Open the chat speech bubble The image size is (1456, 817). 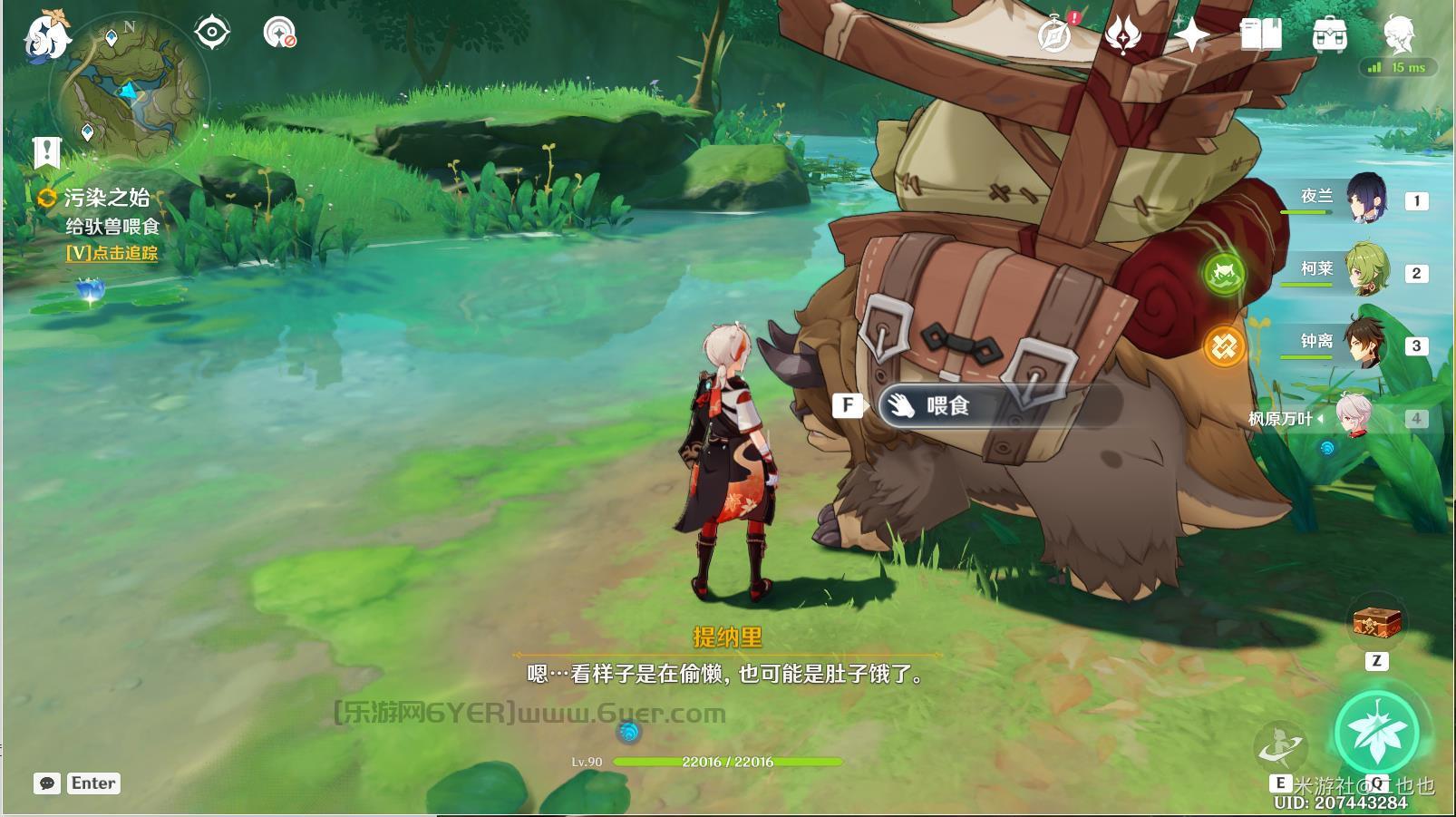(x=47, y=783)
